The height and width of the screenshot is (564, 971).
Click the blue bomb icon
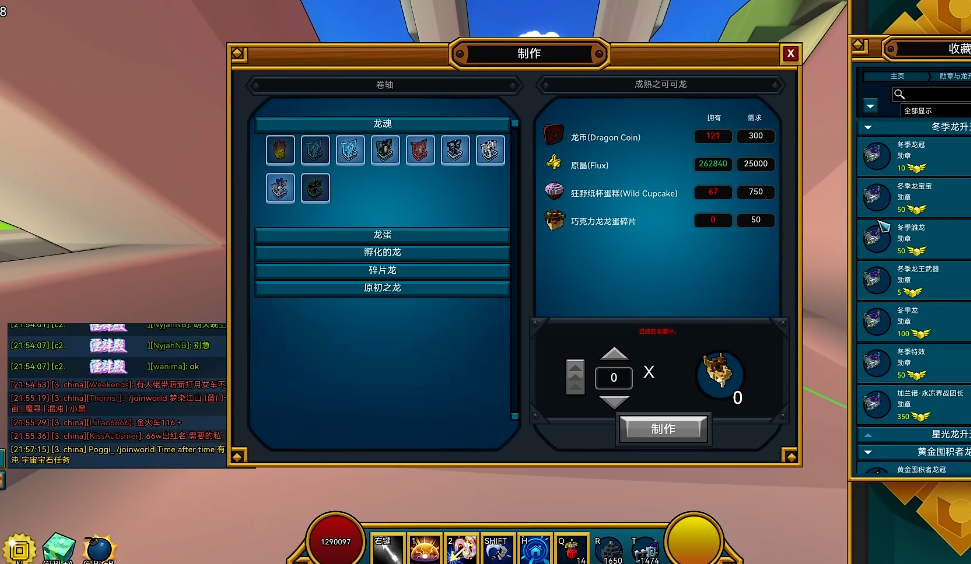pos(99,548)
